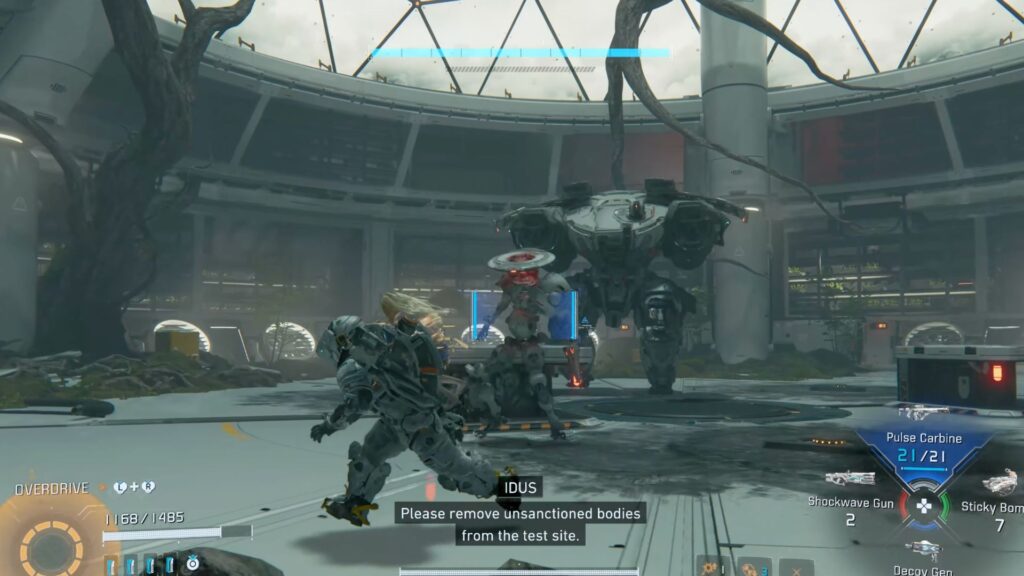Select the triple gear slot showing 3

pos(754,567)
